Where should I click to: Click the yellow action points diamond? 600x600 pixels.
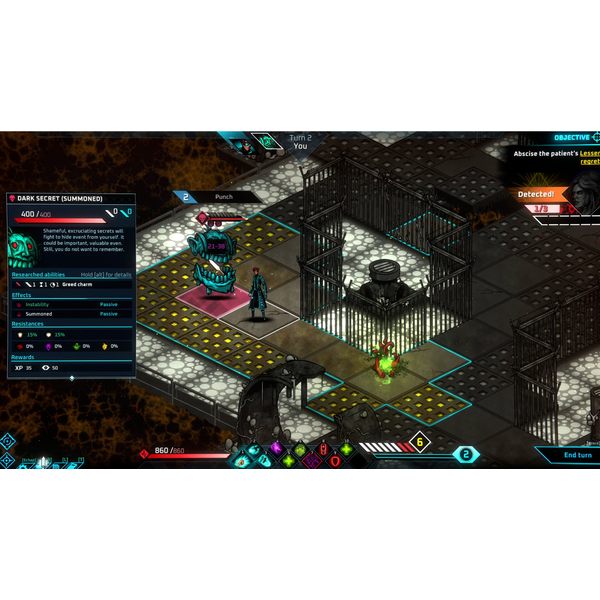pyautogui.click(x=421, y=441)
